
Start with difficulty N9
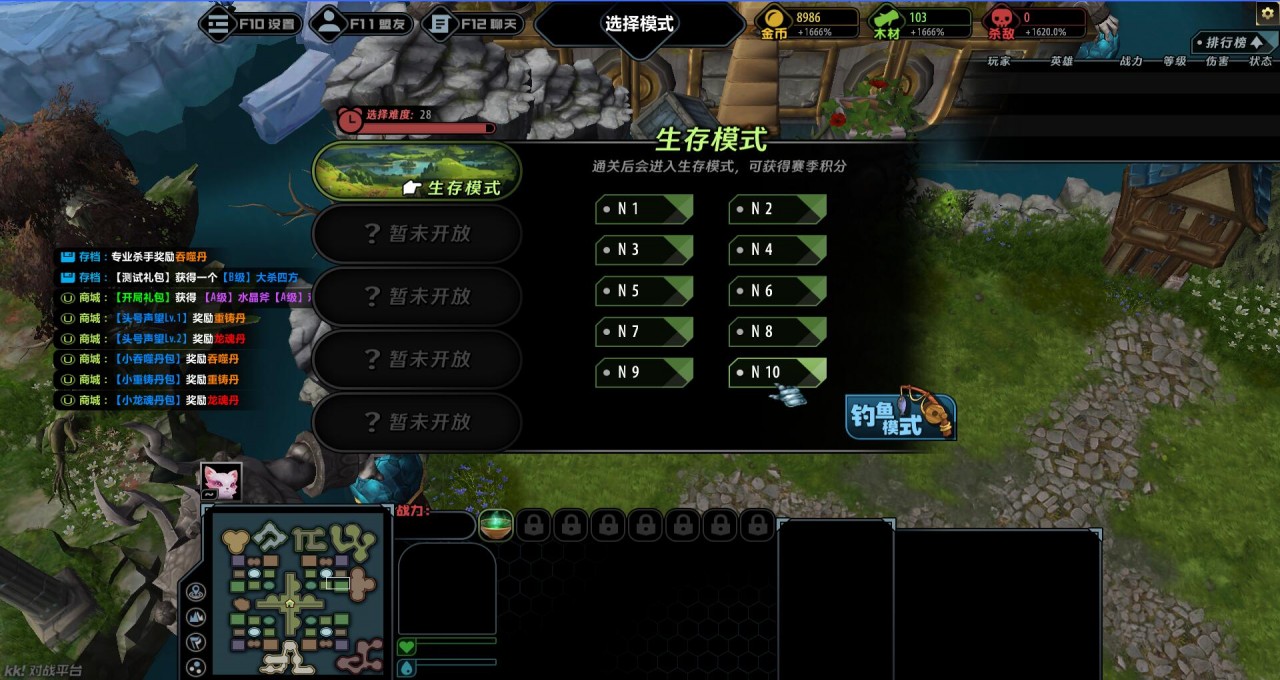(644, 373)
